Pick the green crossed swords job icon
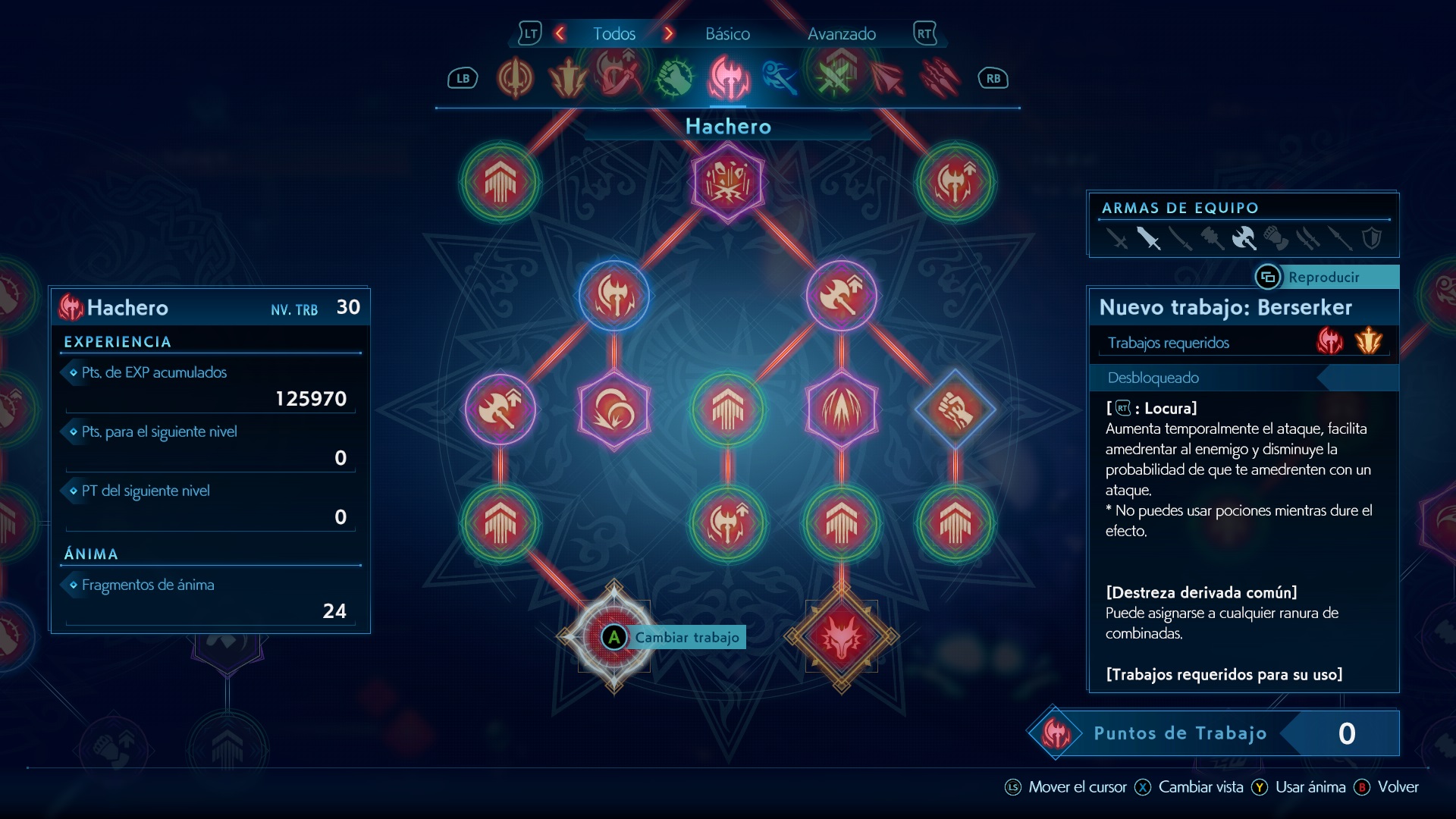 833,78
